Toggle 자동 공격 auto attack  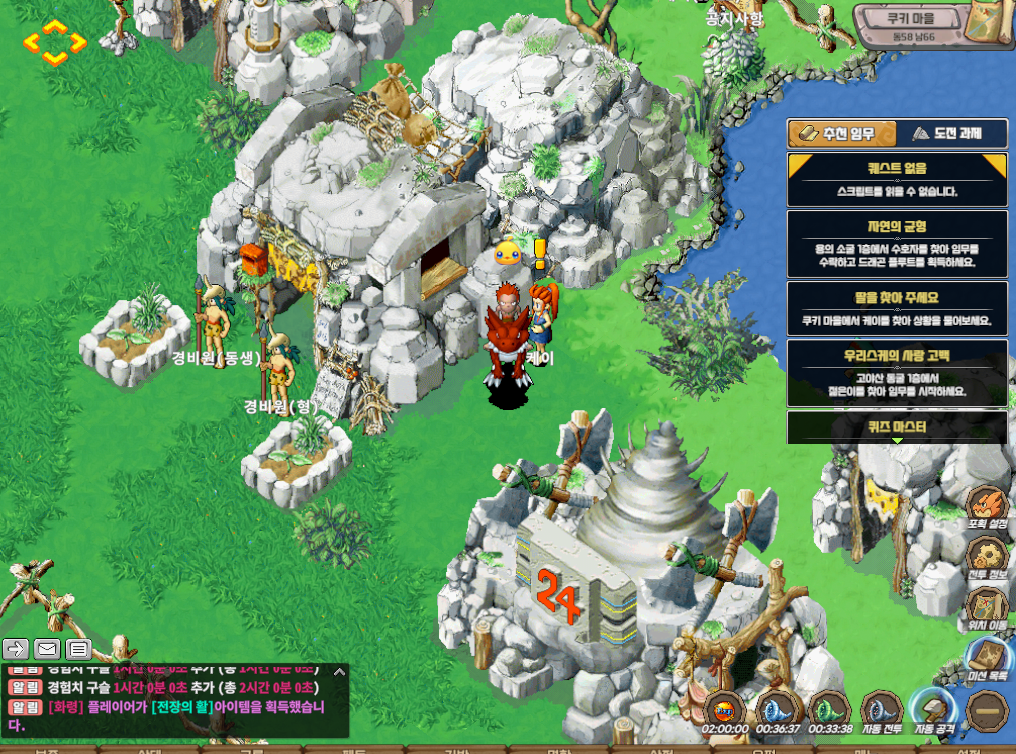[935, 712]
